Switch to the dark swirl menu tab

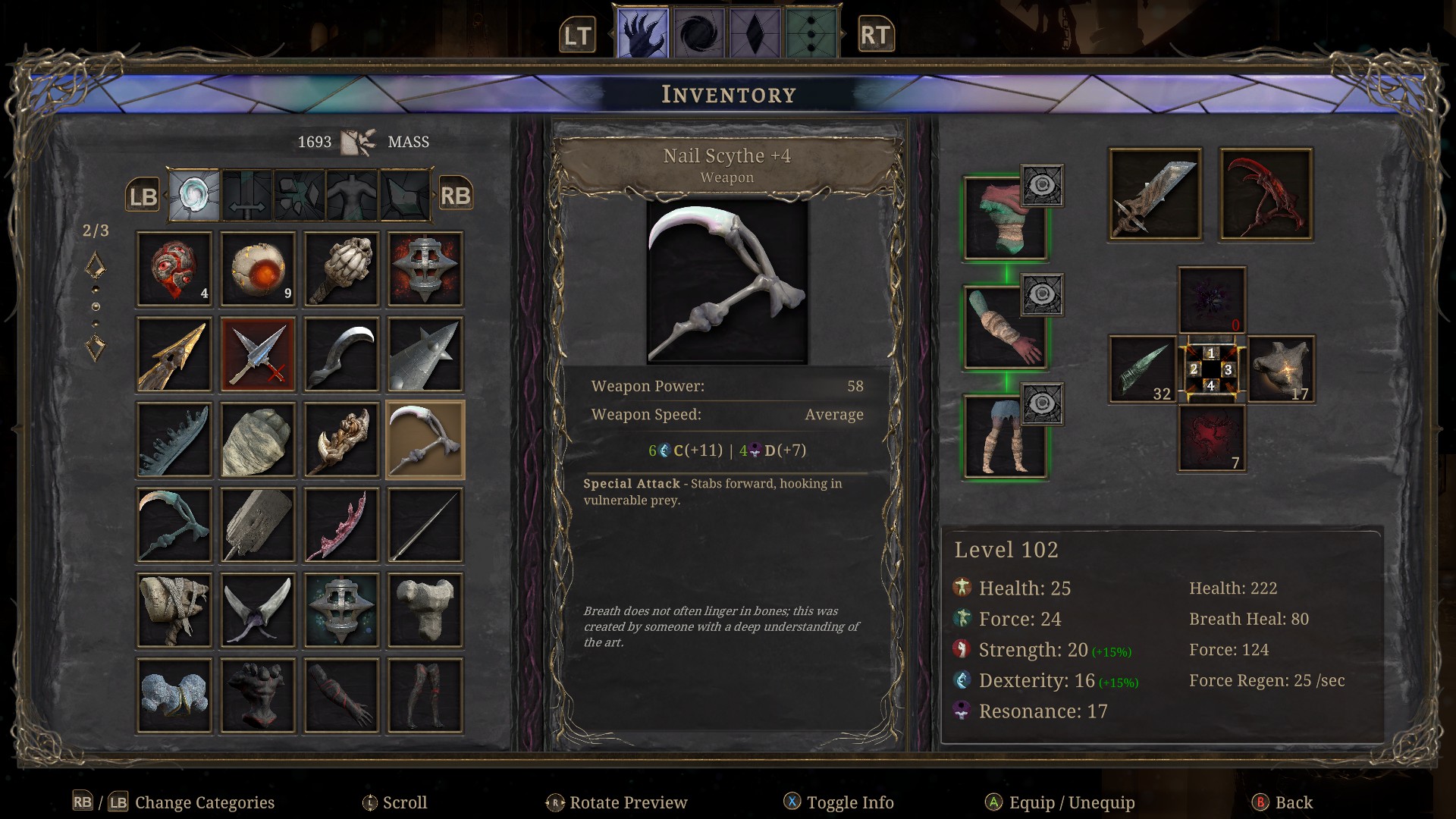click(698, 34)
